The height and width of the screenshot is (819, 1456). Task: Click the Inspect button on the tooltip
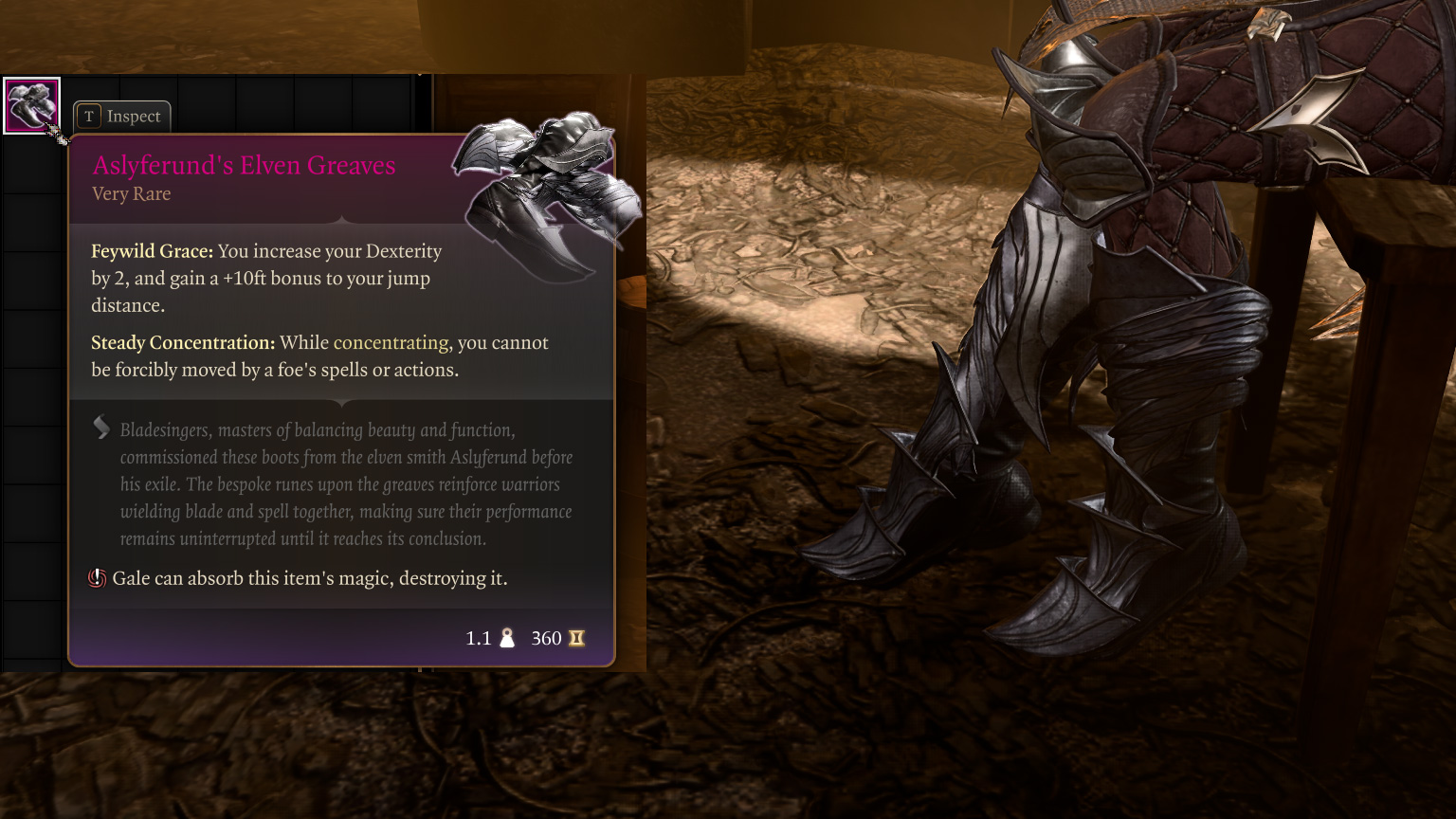pyautogui.click(x=122, y=117)
